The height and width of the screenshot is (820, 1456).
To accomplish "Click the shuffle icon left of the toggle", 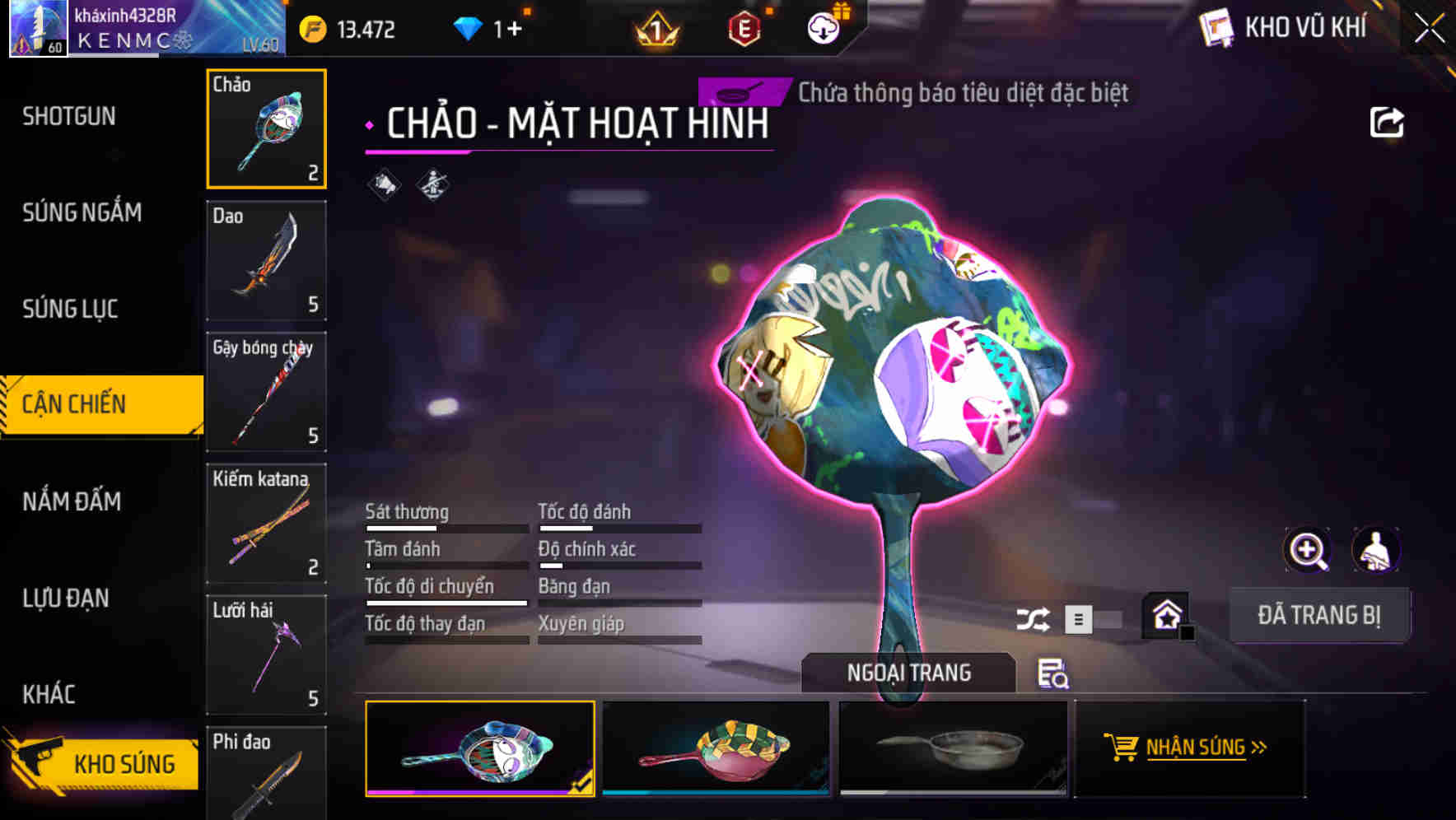I will tap(1034, 617).
